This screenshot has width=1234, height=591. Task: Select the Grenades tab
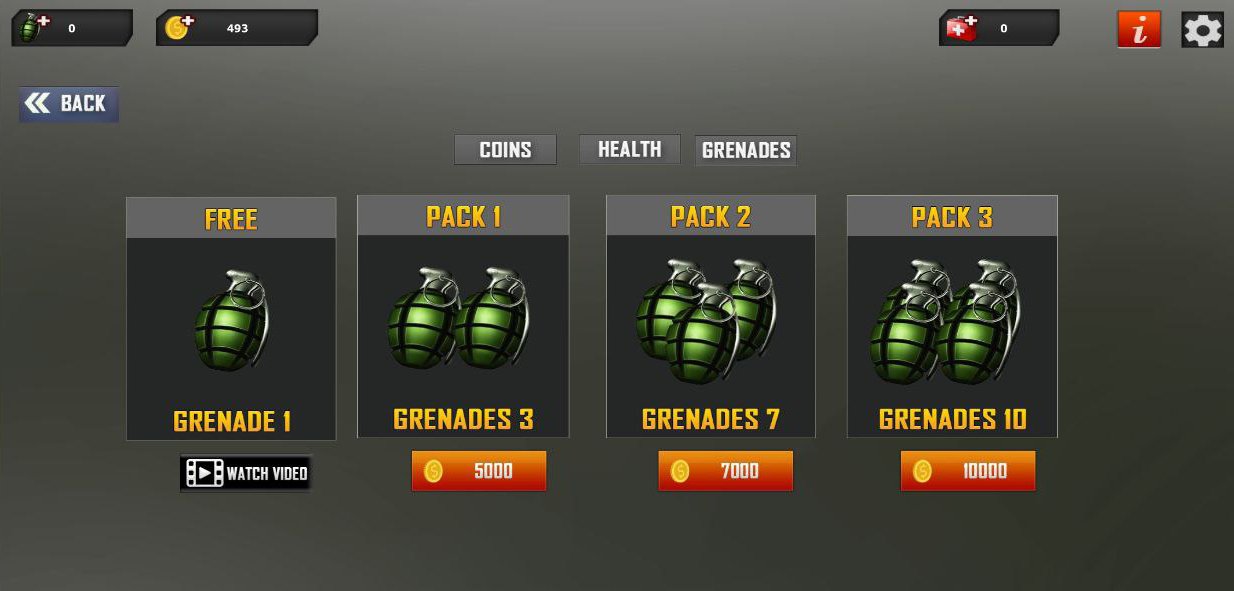pyautogui.click(x=746, y=150)
